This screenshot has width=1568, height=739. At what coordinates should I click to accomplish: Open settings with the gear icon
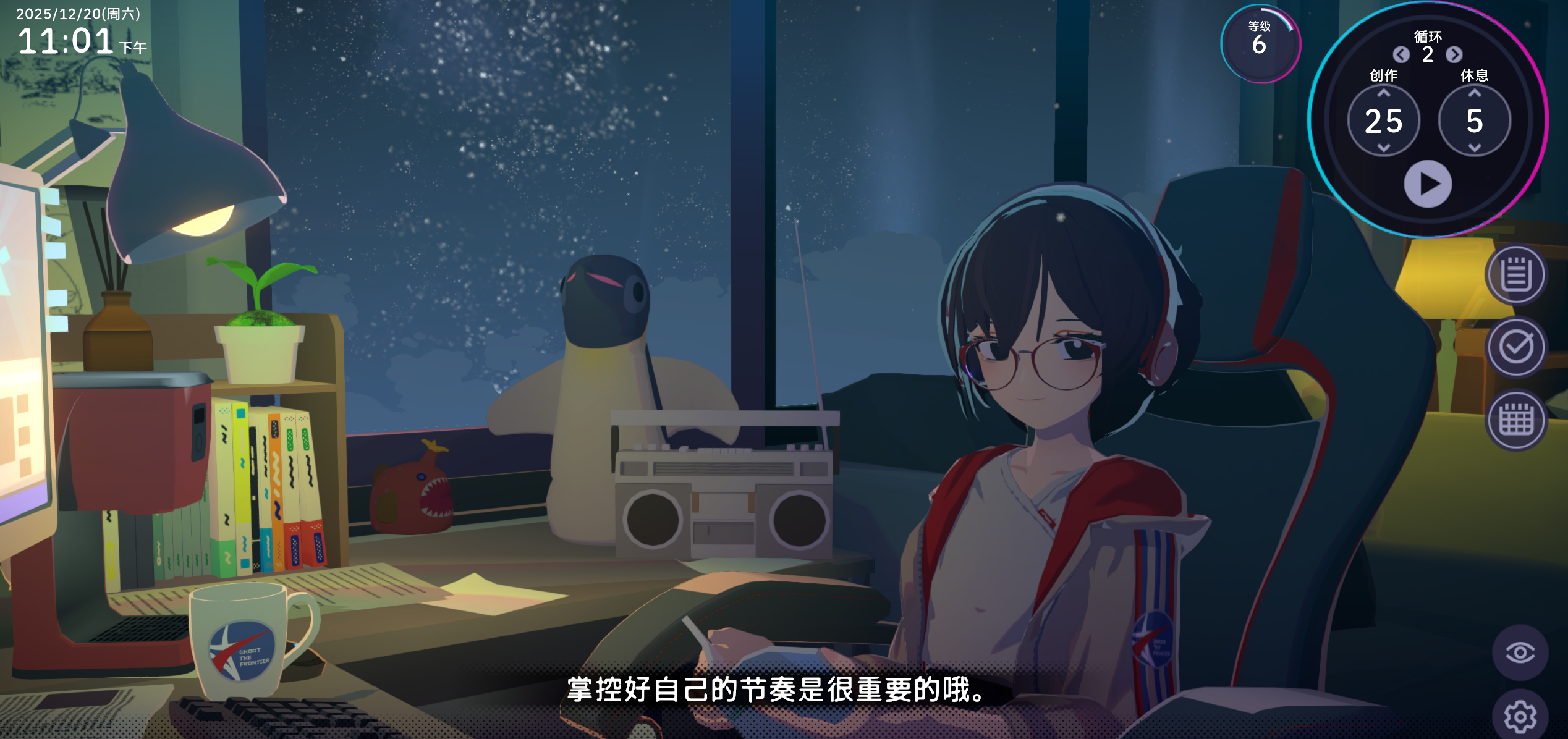(1520, 717)
